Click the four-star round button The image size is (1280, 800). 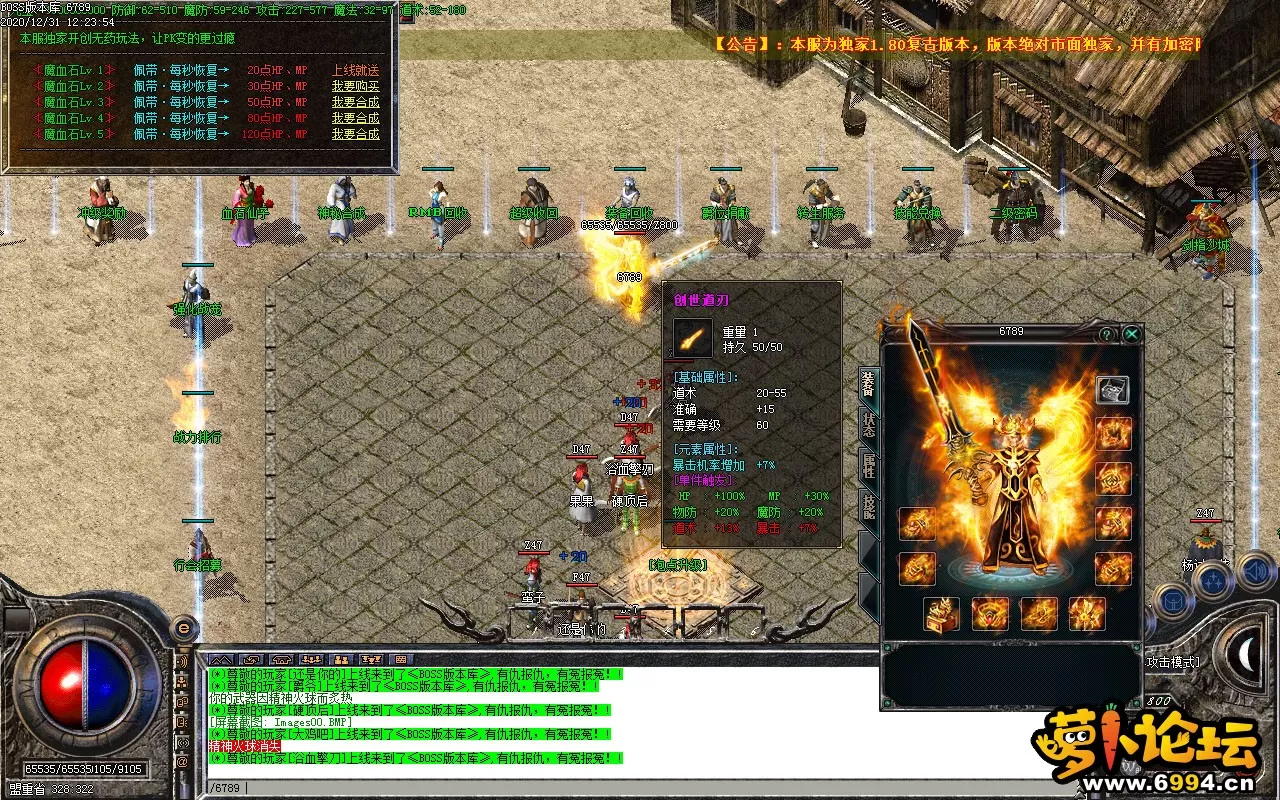[x=1212, y=580]
